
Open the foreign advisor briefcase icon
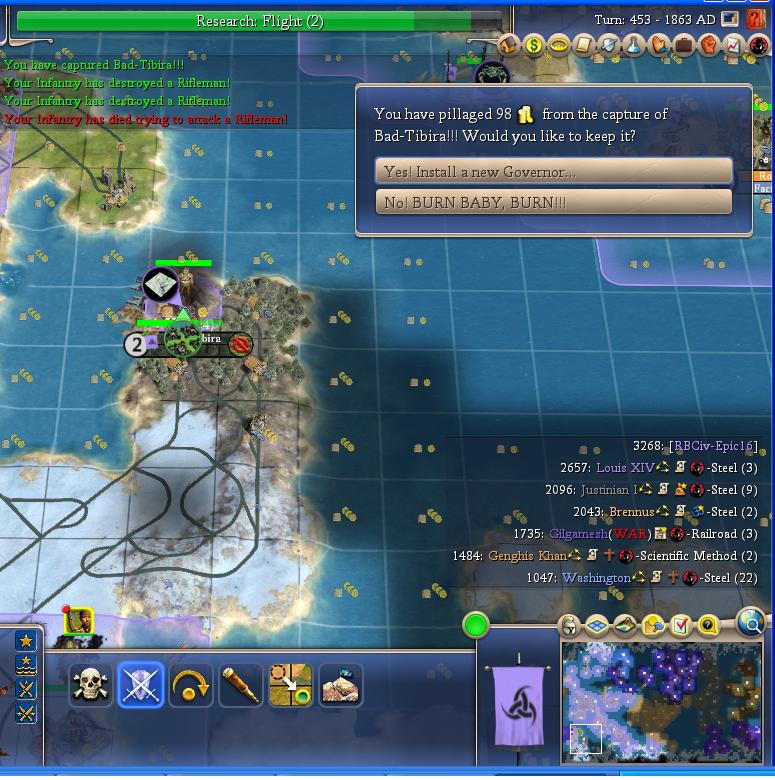click(684, 45)
